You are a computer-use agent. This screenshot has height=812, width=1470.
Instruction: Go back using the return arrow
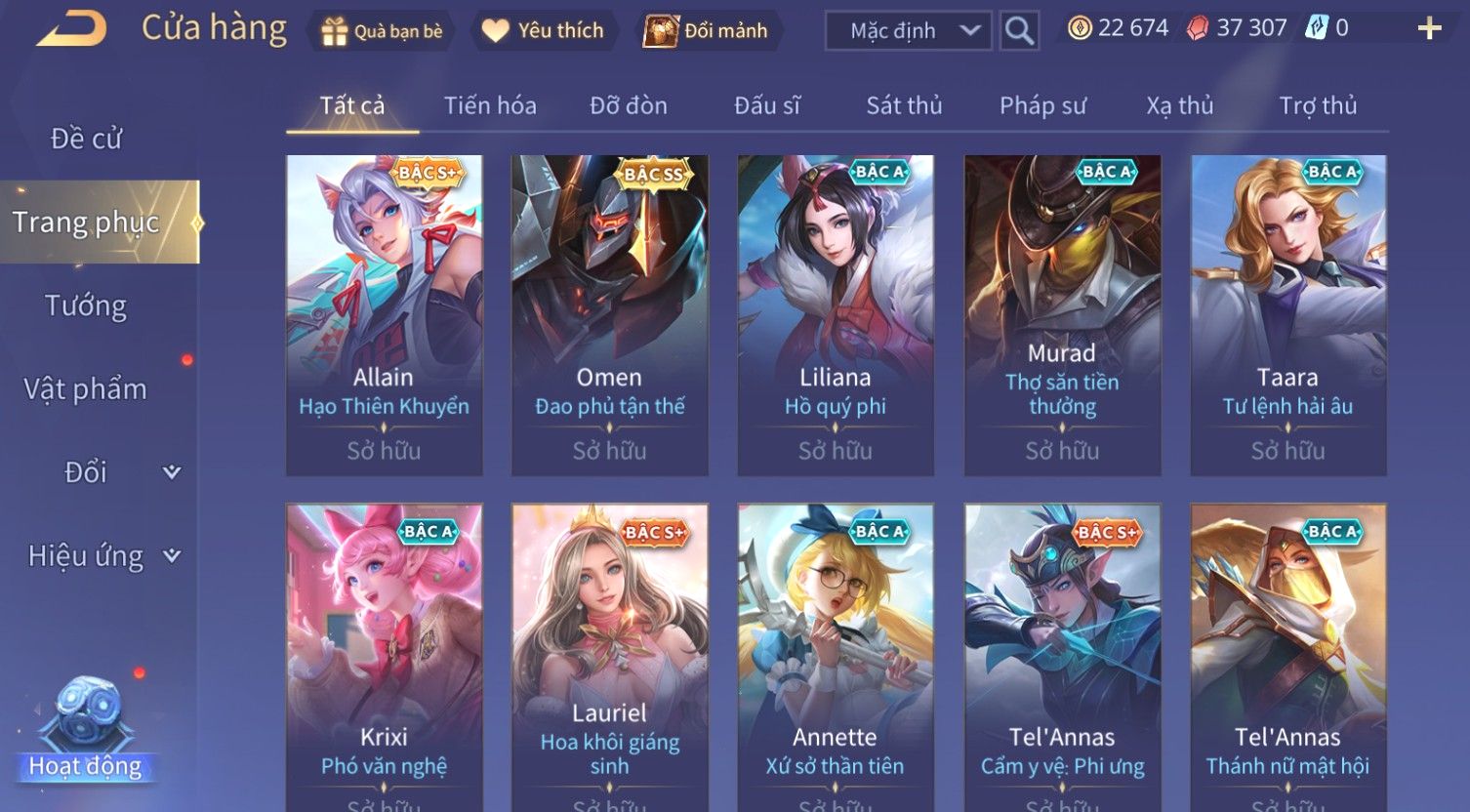point(71,29)
